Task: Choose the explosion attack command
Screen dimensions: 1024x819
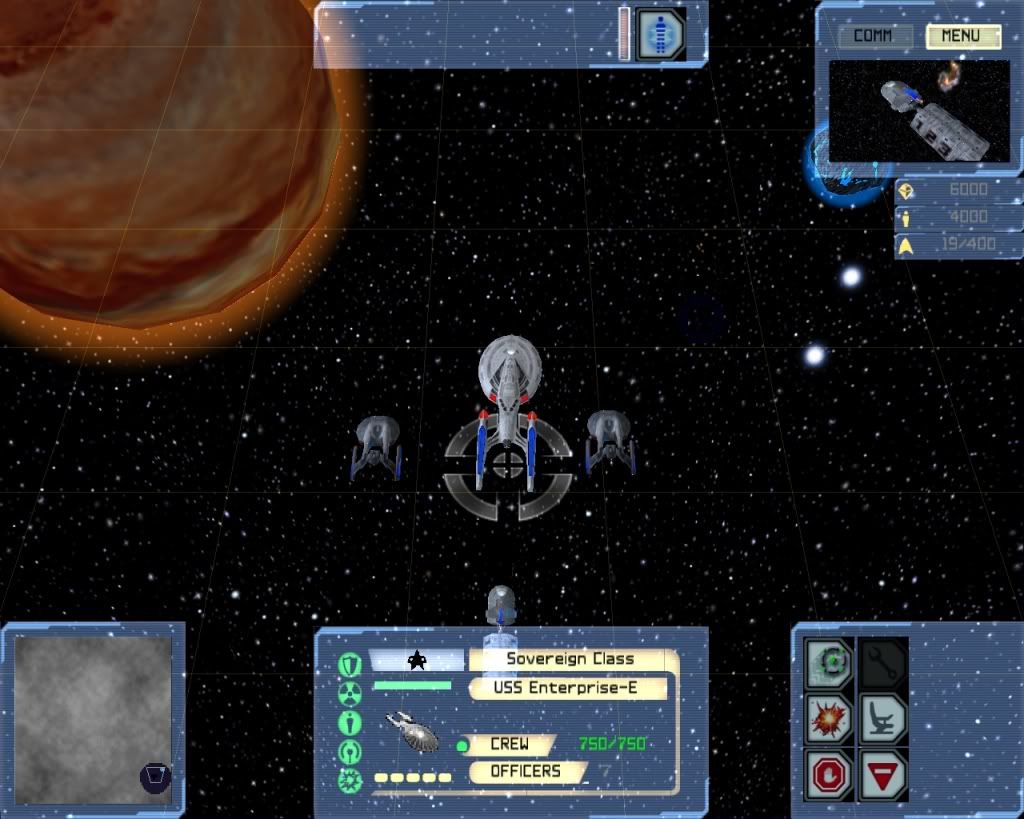Action: 831,718
